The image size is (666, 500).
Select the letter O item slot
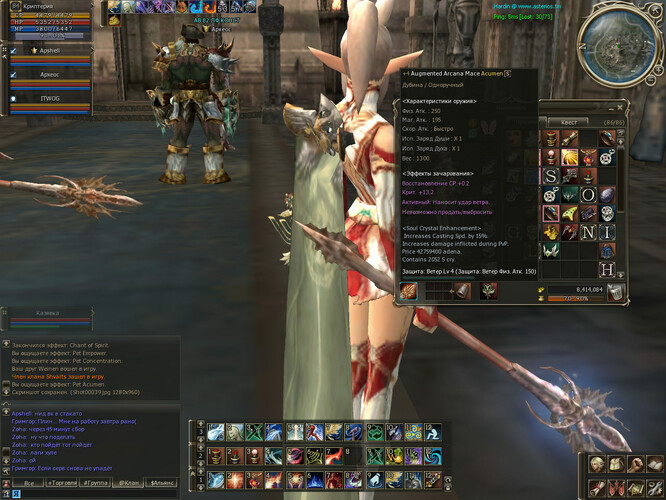(x=588, y=195)
